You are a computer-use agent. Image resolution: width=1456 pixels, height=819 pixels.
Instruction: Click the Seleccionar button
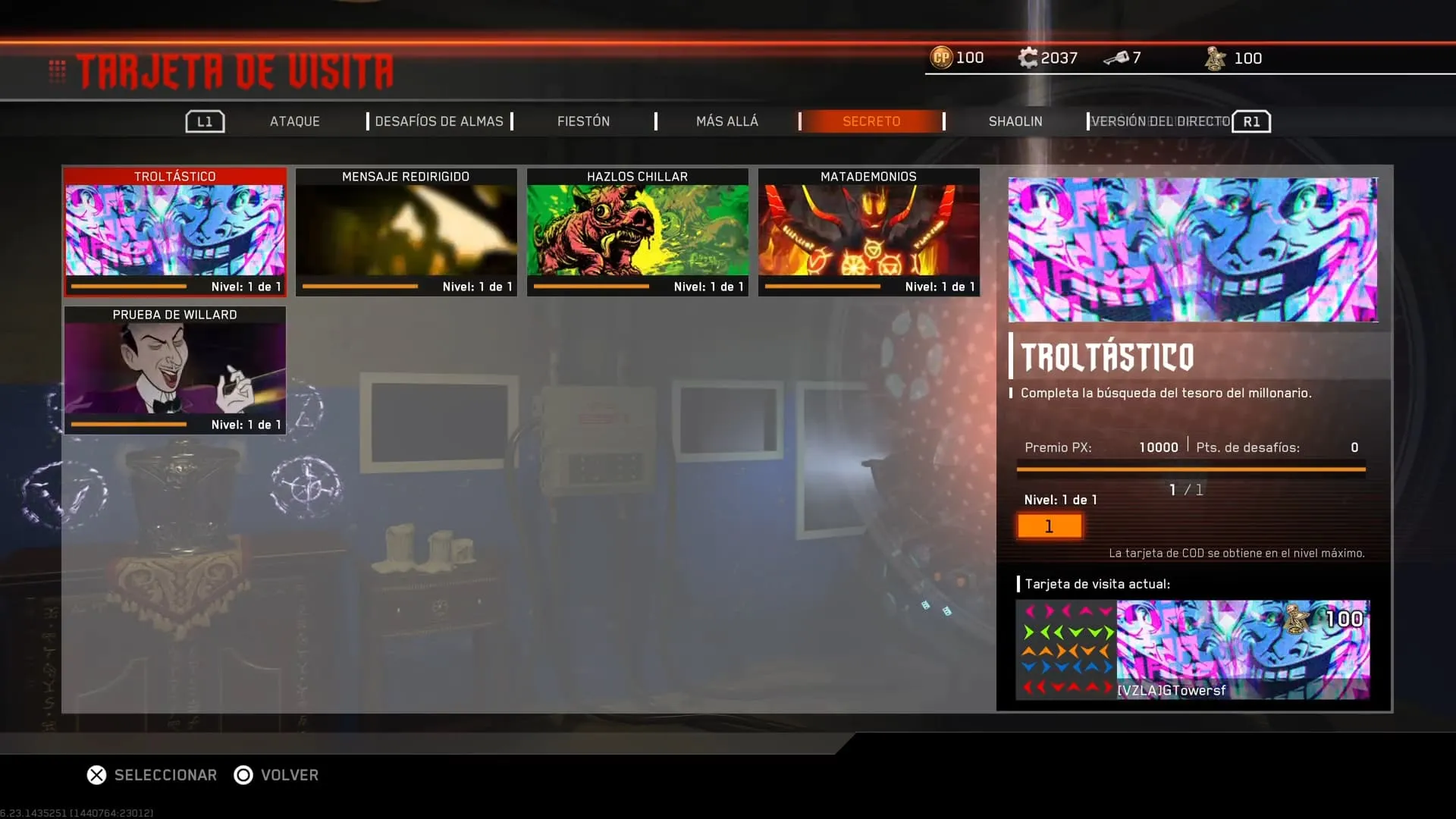(x=152, y=775)
